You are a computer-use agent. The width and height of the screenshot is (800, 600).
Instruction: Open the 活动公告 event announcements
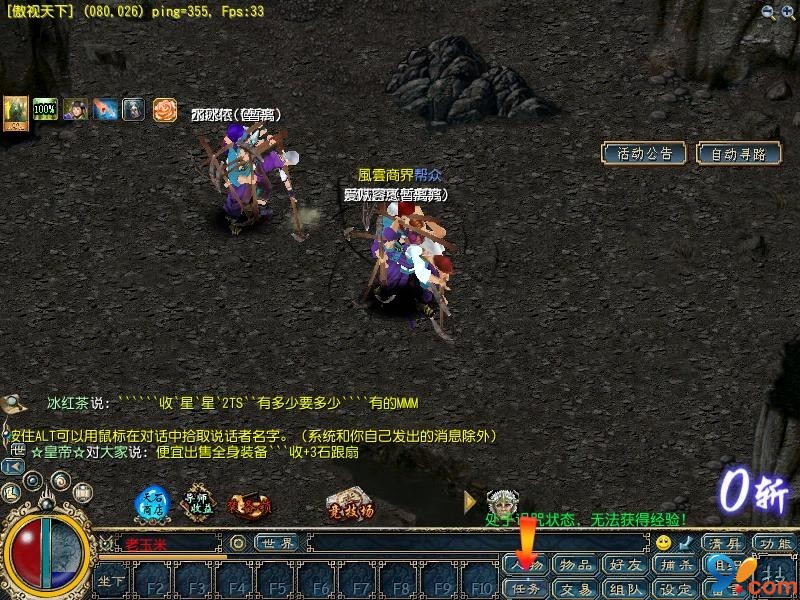[x=643, y=153]
